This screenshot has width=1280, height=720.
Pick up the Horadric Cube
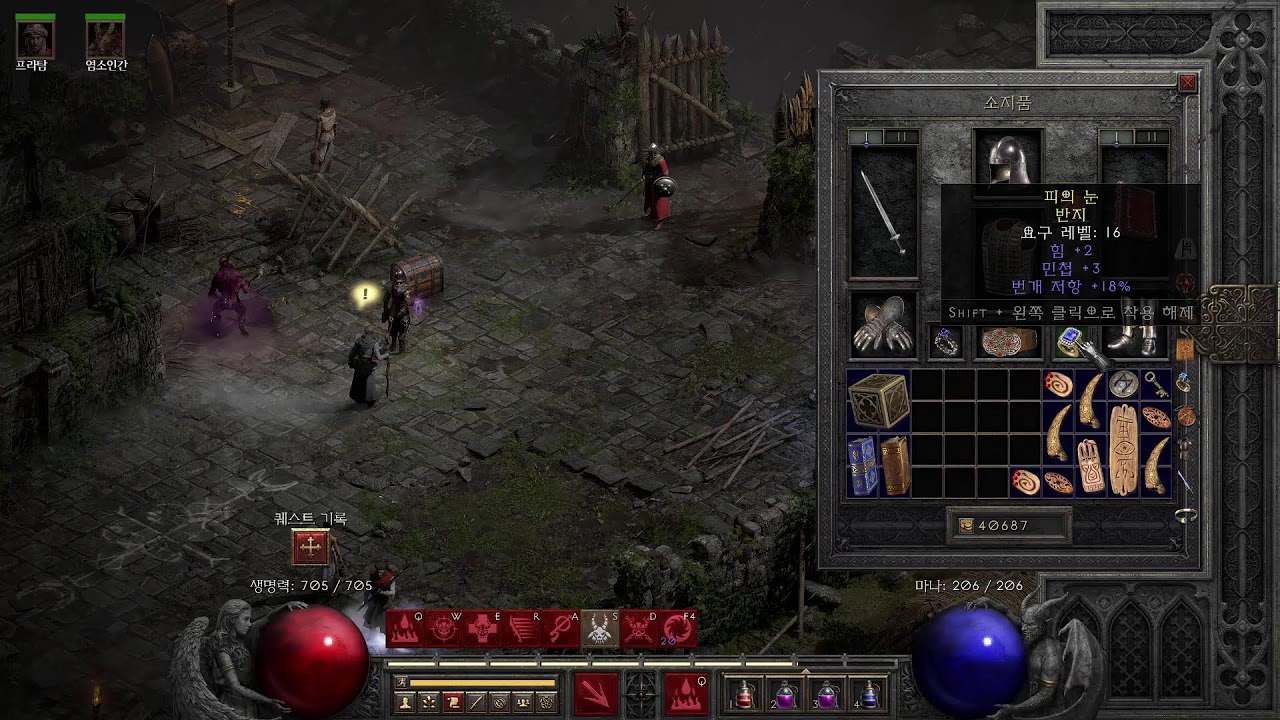click(879, 401)
